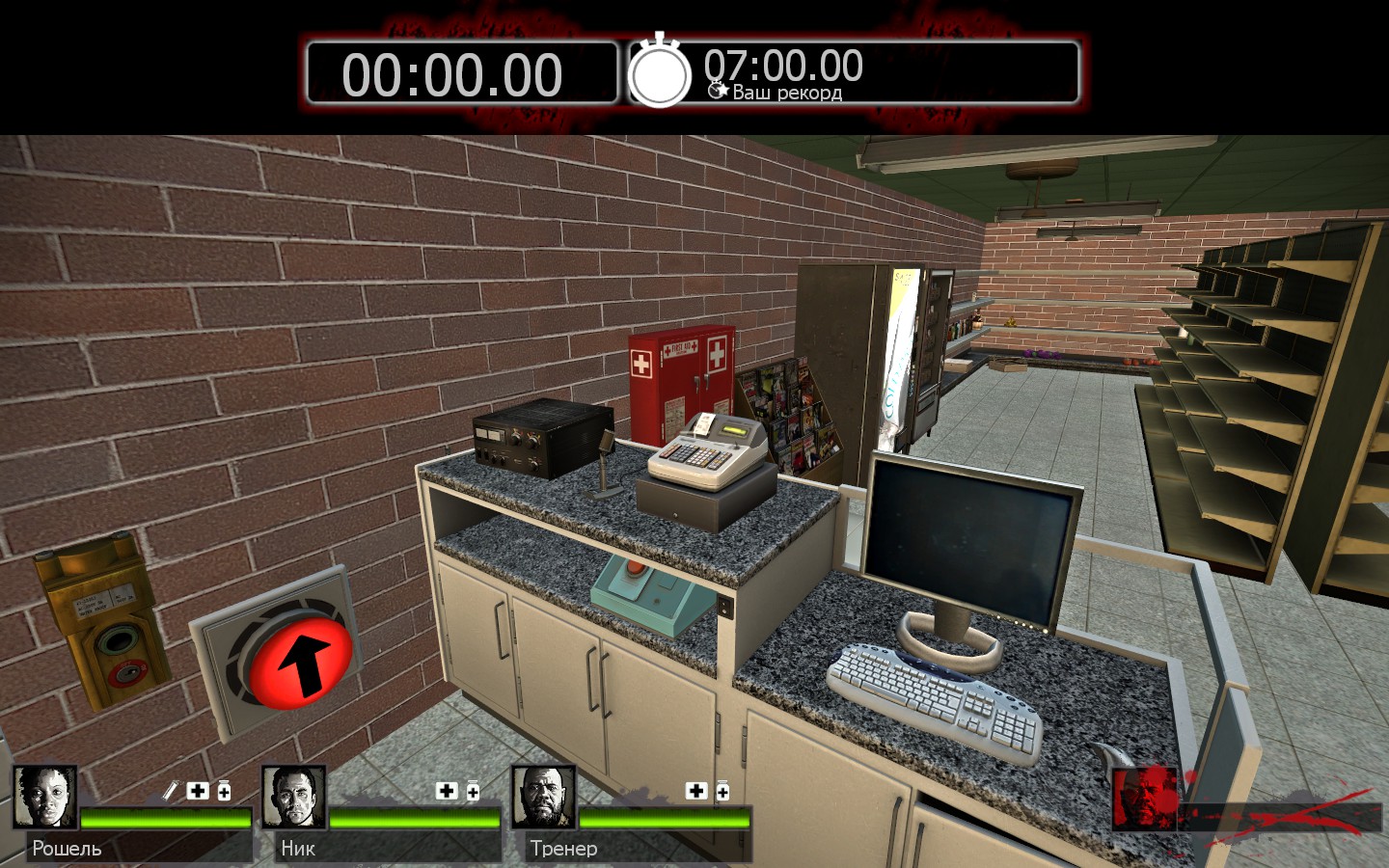Select Ник's teammate portrait
The image size is (1389, 868).
point(294,797)
